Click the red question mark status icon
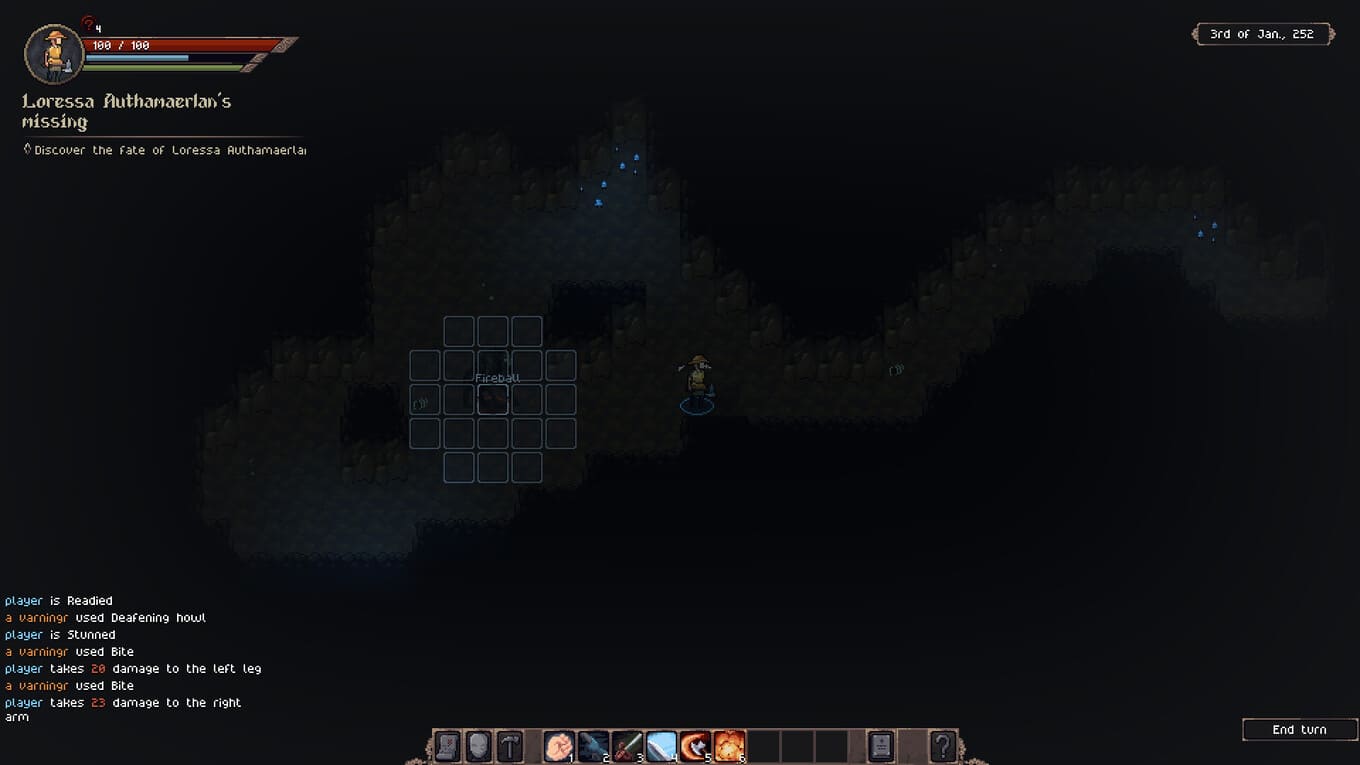 point(88,22)
